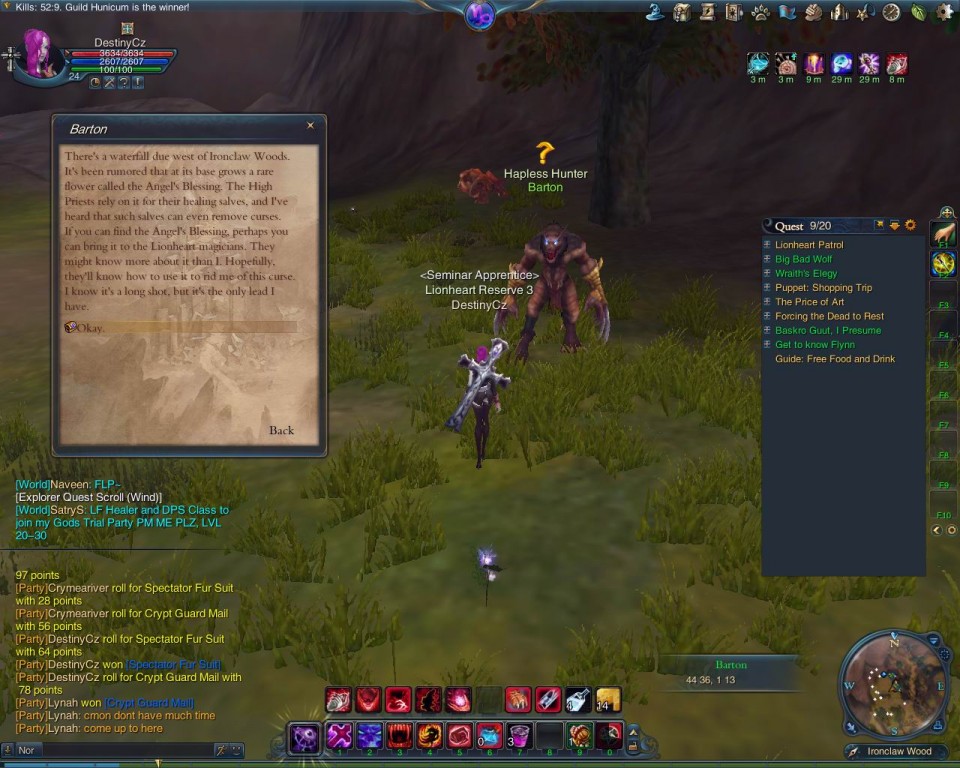Open Guide: Free Food and Drink
The width and height of the screenshot is (960, 768).
[x=835, y=359]
